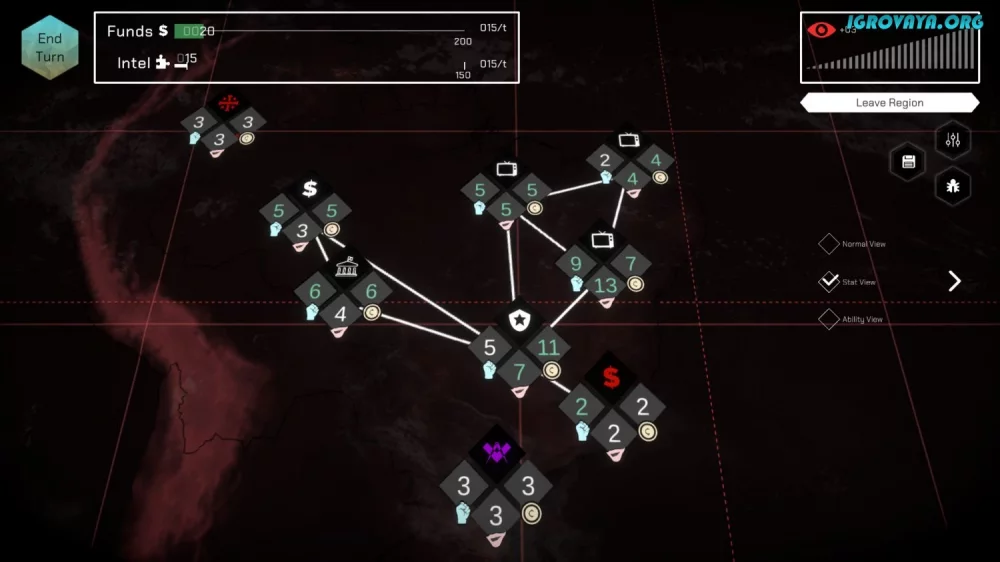
Task: Leave the region
Action: pos(889,103)
